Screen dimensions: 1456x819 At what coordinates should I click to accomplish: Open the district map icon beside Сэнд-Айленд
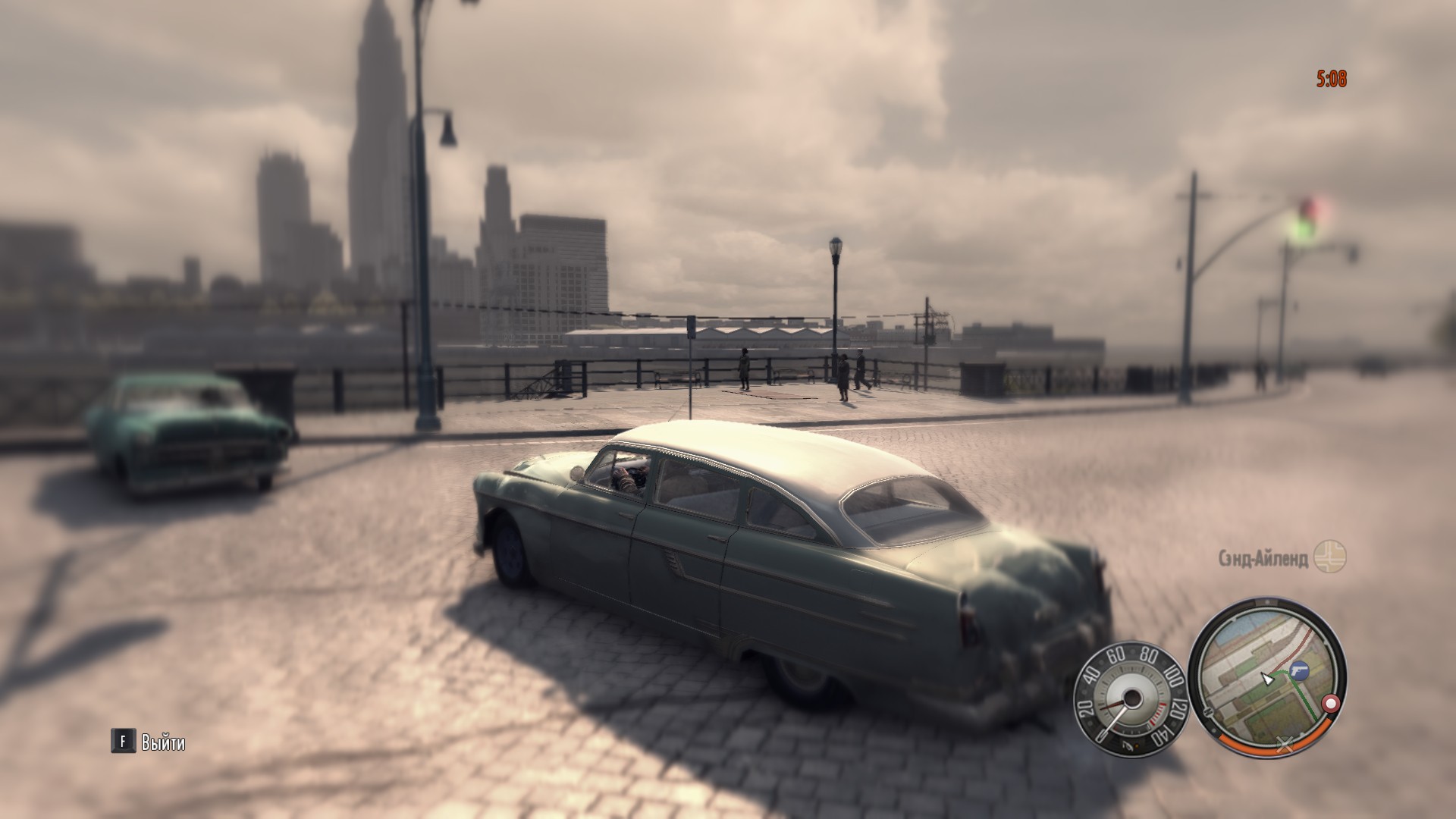pos(1330,557)
